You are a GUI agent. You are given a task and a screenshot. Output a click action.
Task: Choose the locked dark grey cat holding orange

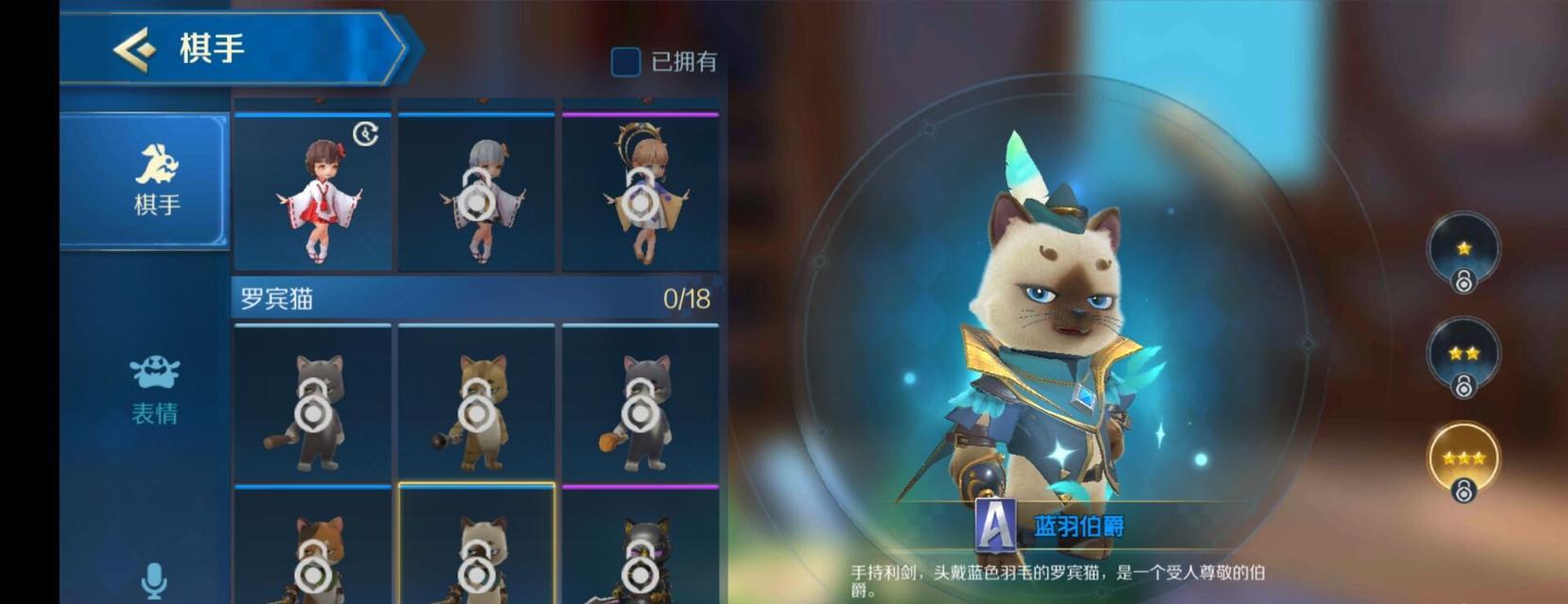[x=641, y=405]
